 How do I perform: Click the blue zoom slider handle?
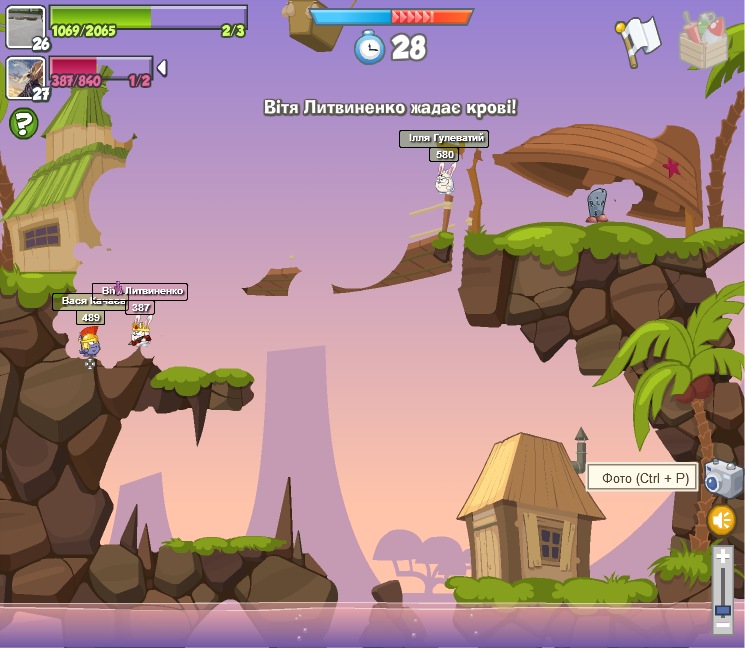point(722,609)
